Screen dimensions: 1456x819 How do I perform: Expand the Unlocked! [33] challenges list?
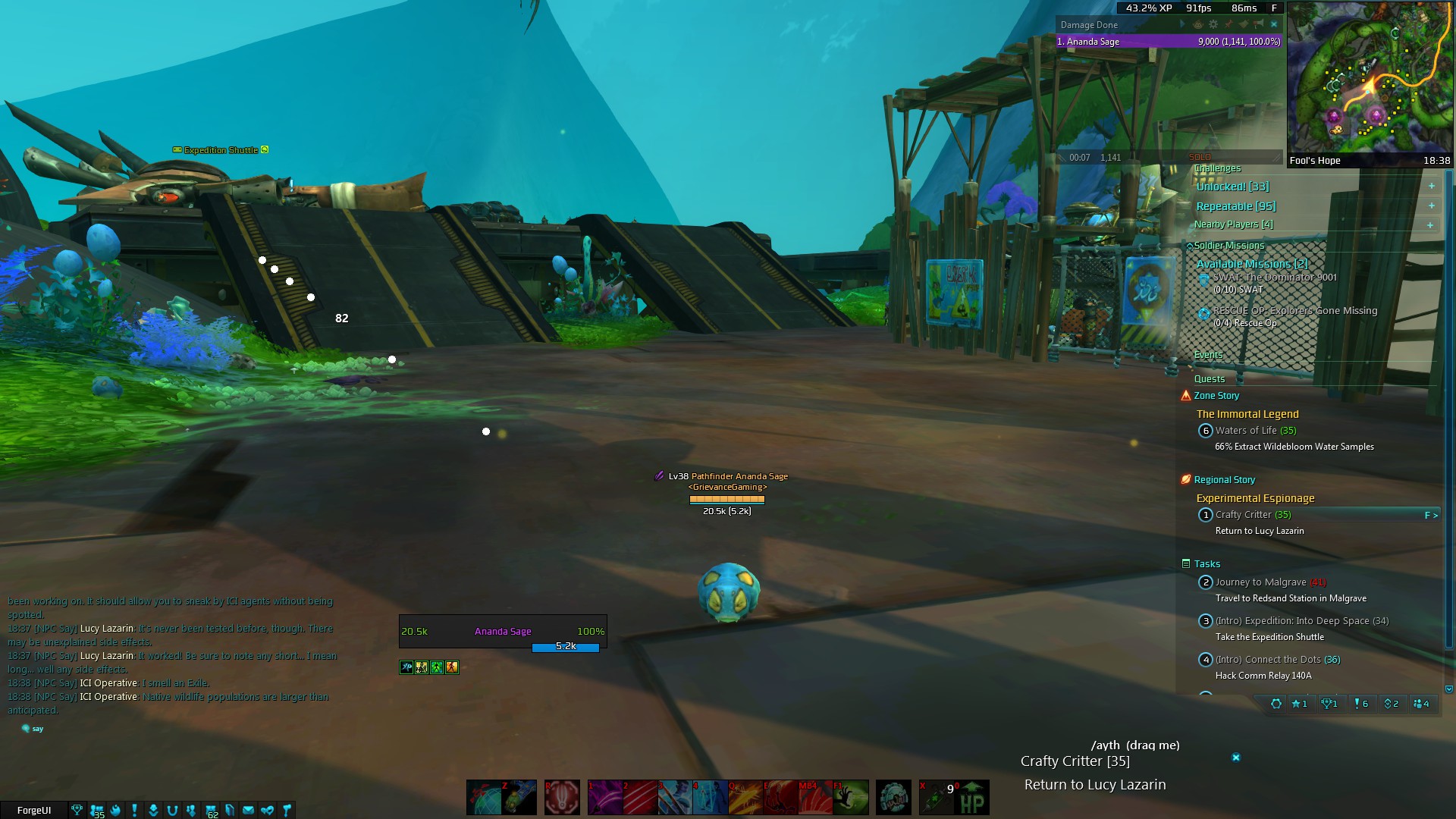(x=1431, y=187)
